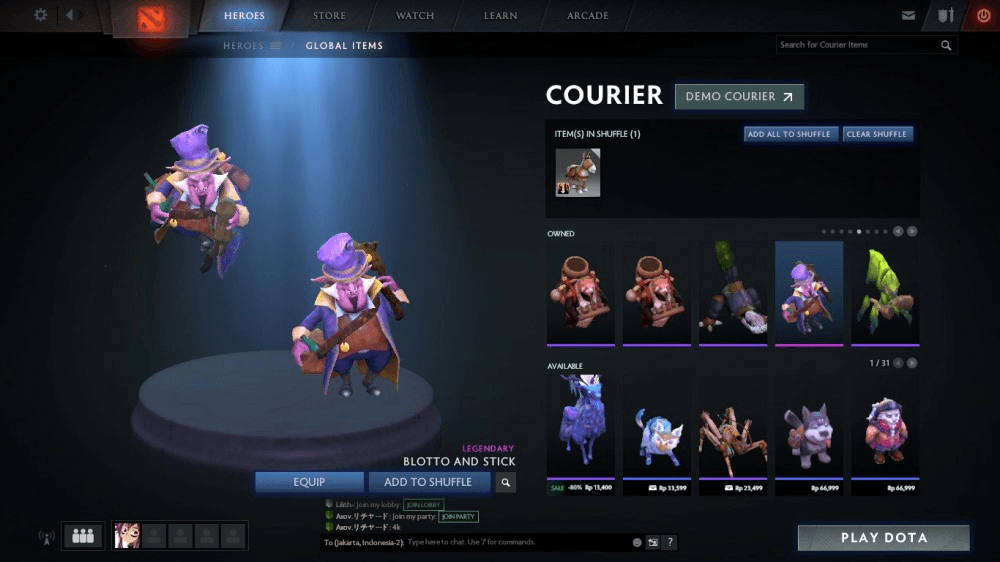Open the settings gear icon
The height and width of the screenshot is (562, 1000).
pyautogui.click(x=41, y=15)
